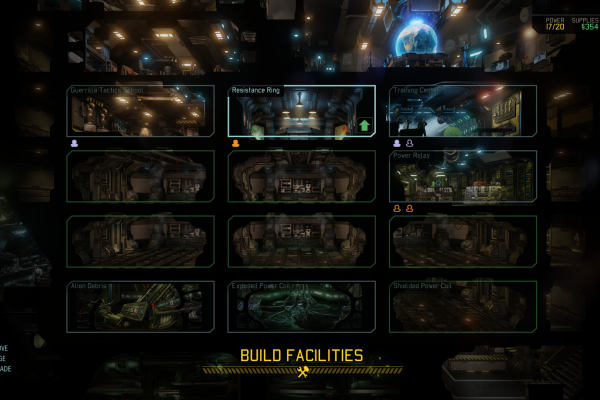Choose the Power Relay room
Viewport: 600px width, 400px height.
[x=463, y=176]
